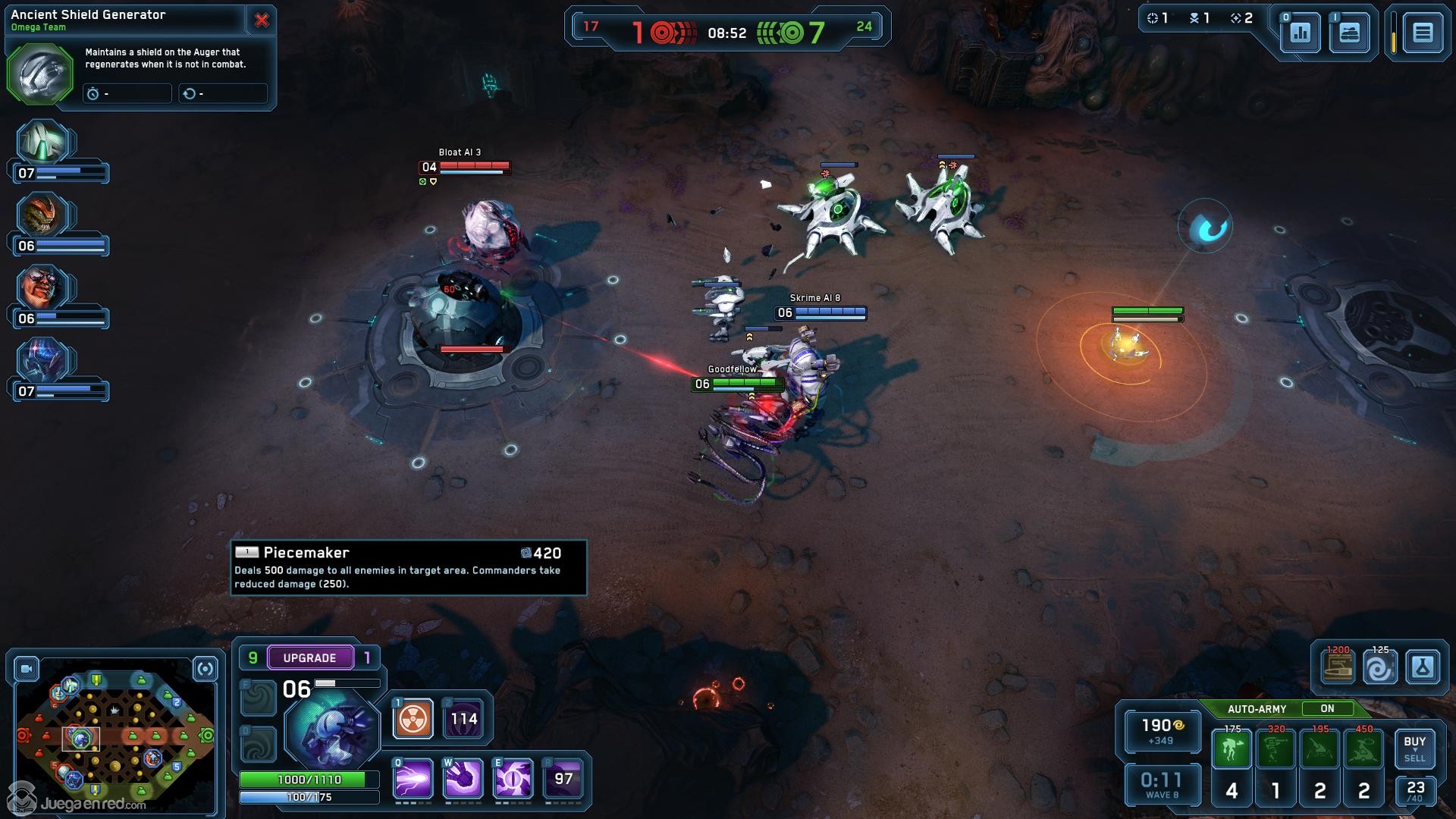Select the 125-cost swirl upgrade
The width and height of the screenshot is (1456, 819).
1379,668
